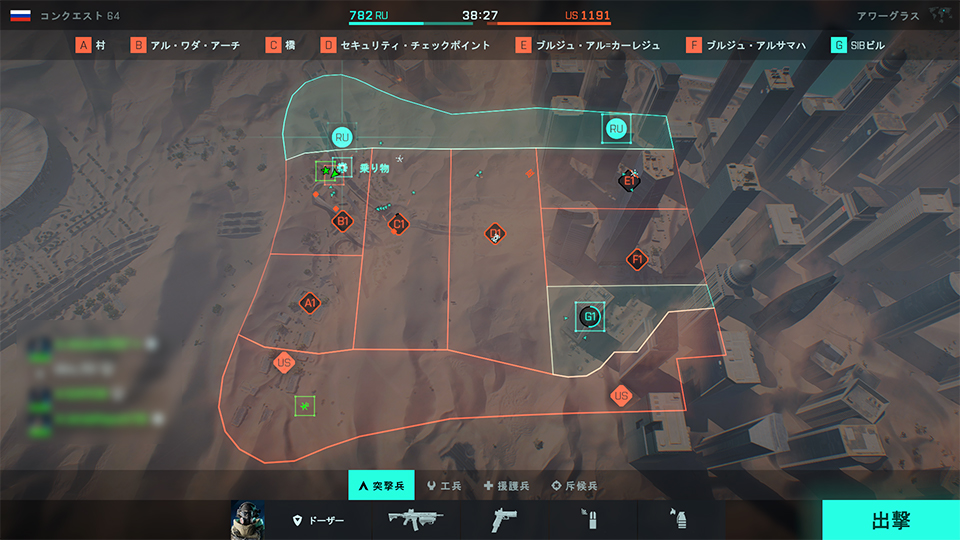Click the A1 objective marker on the map
960x540 pixels.
(310, 302)
